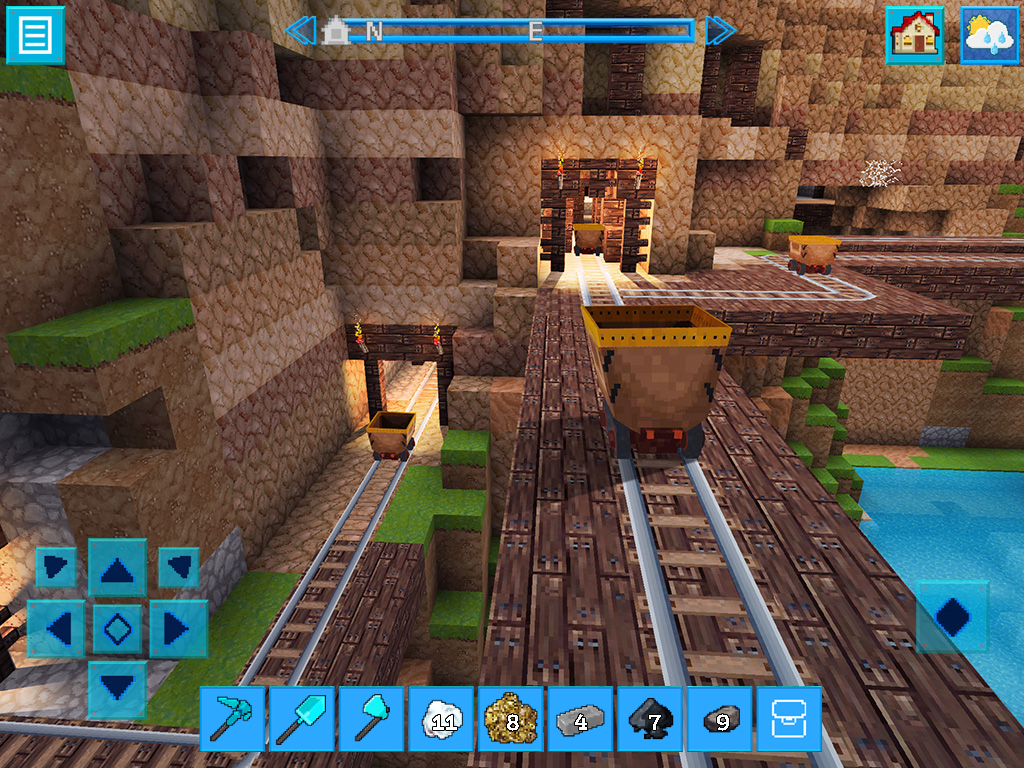The width and height of the screenshot is (1024, 768).
Task: Open the inventory chest button
Action: (788, 718)
